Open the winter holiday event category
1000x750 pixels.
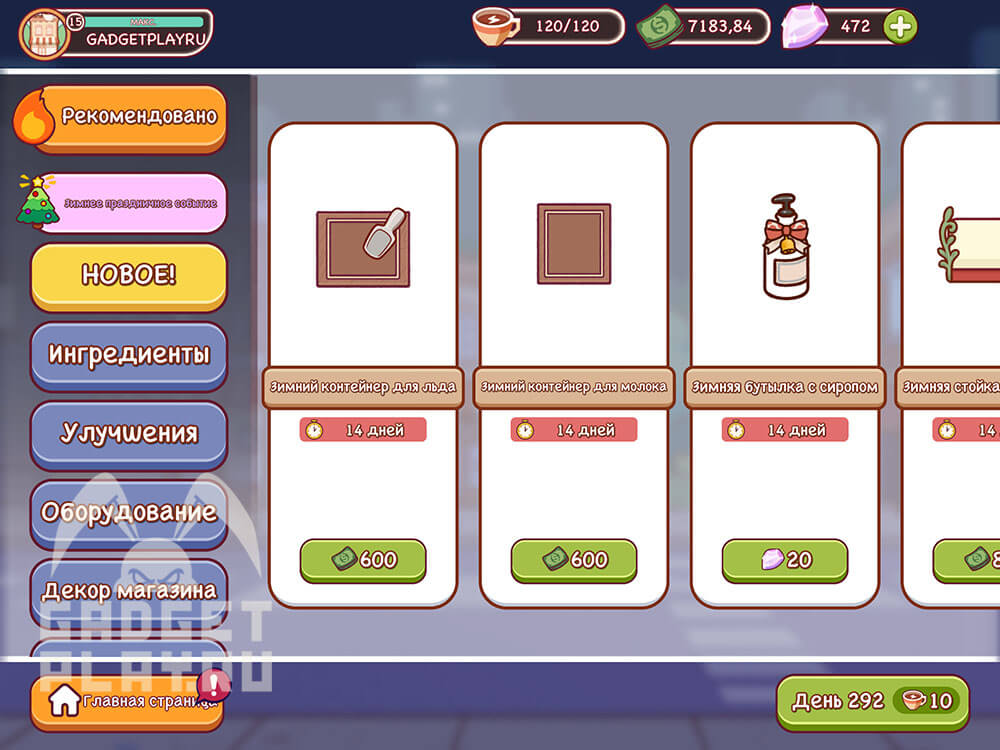[x=128, y=201]
